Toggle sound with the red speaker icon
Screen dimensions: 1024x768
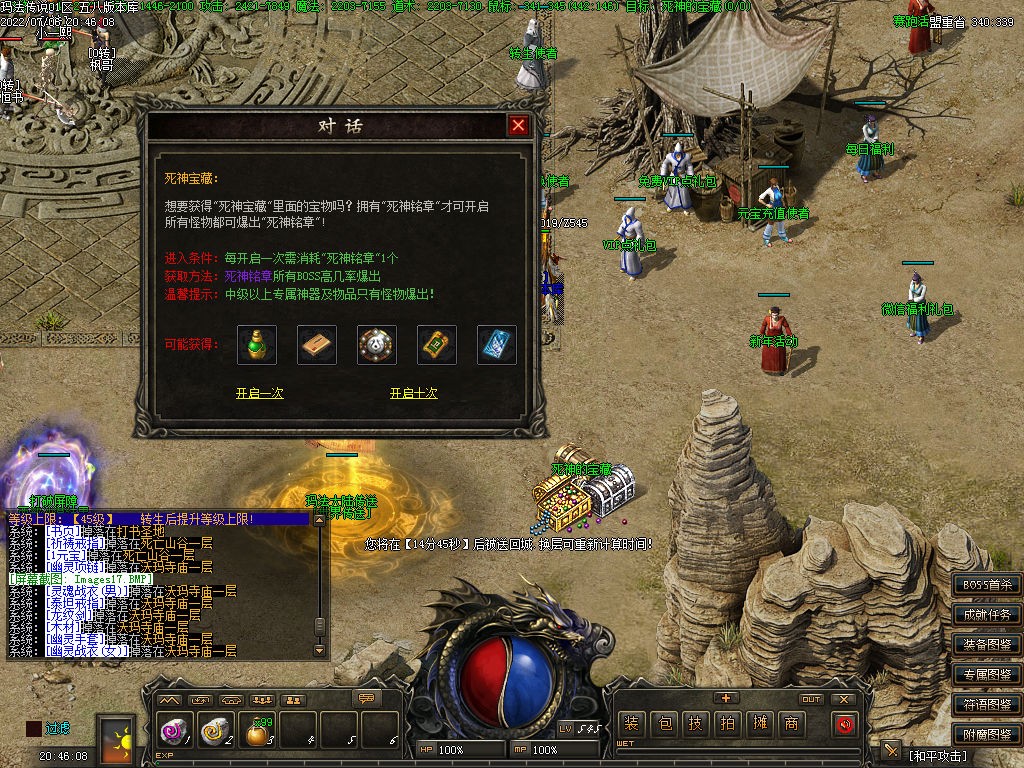[845, 723]
